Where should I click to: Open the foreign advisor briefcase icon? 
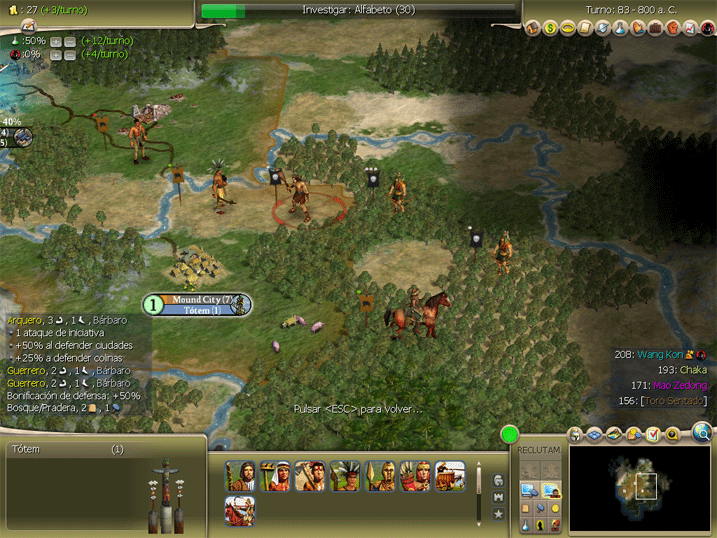pos(655,28)
